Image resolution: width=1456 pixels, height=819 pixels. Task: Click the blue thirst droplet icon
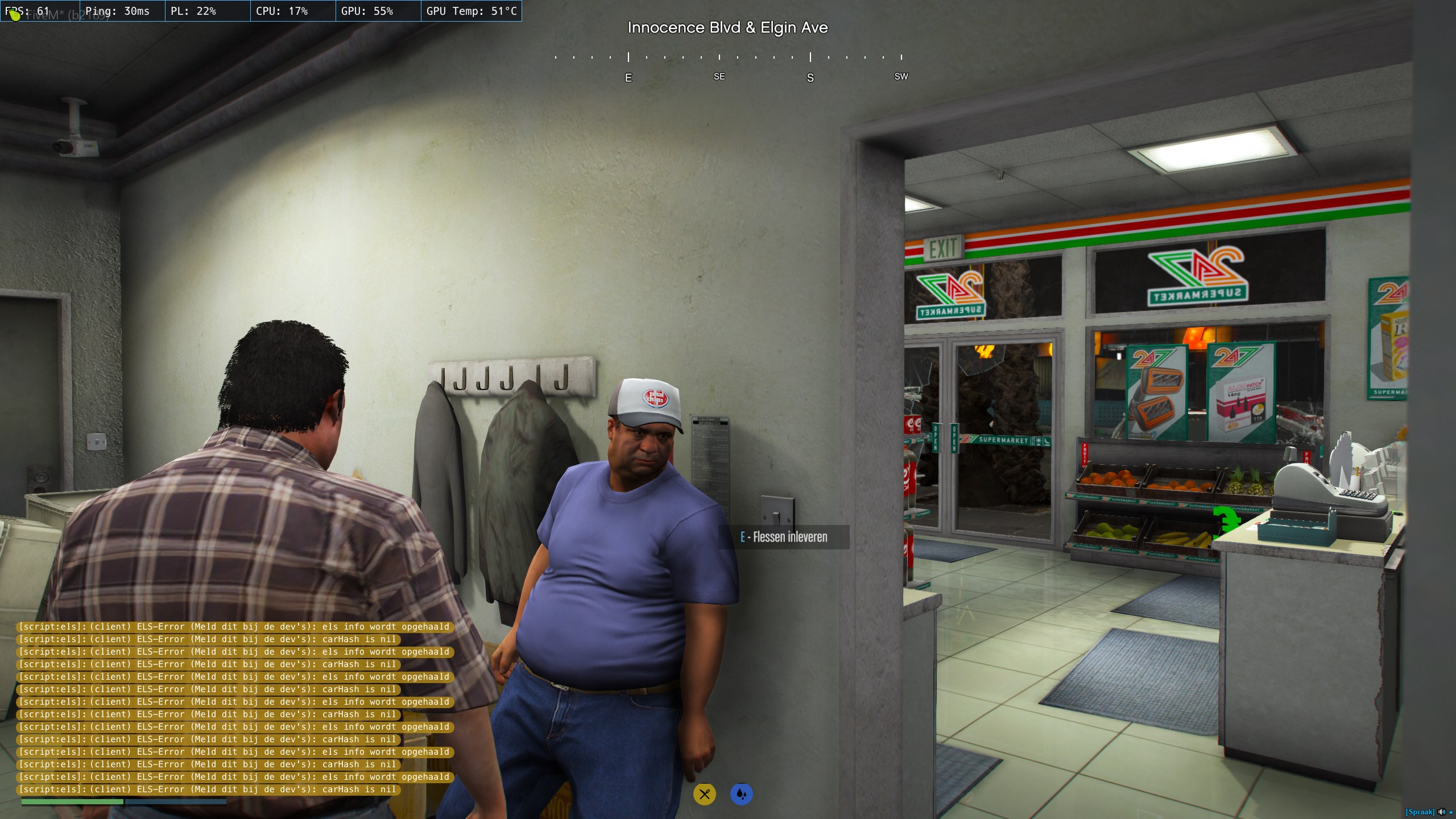pyautogui.click(x=741, y=794)
